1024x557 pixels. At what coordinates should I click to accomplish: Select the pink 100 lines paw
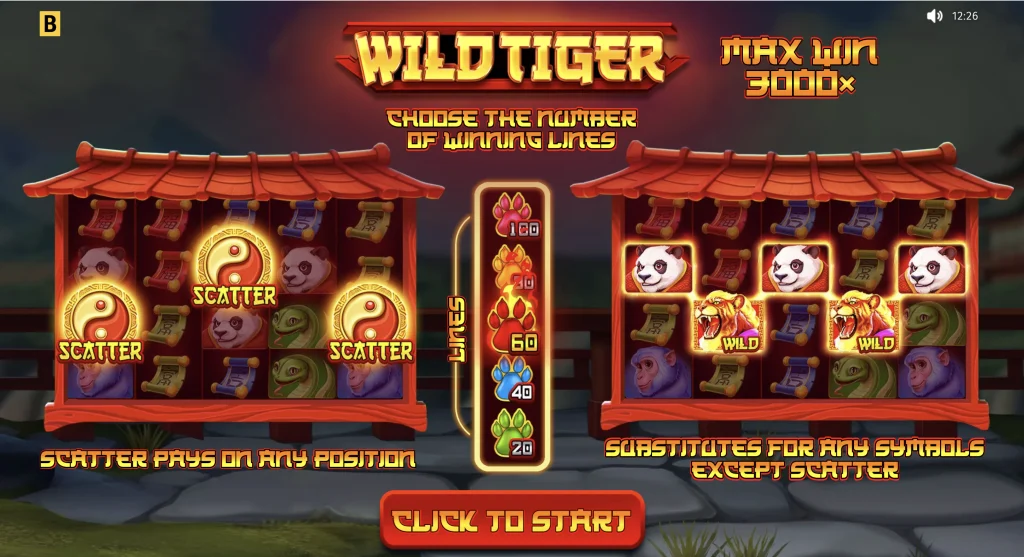pyautogui.click(x=511, y=217)
